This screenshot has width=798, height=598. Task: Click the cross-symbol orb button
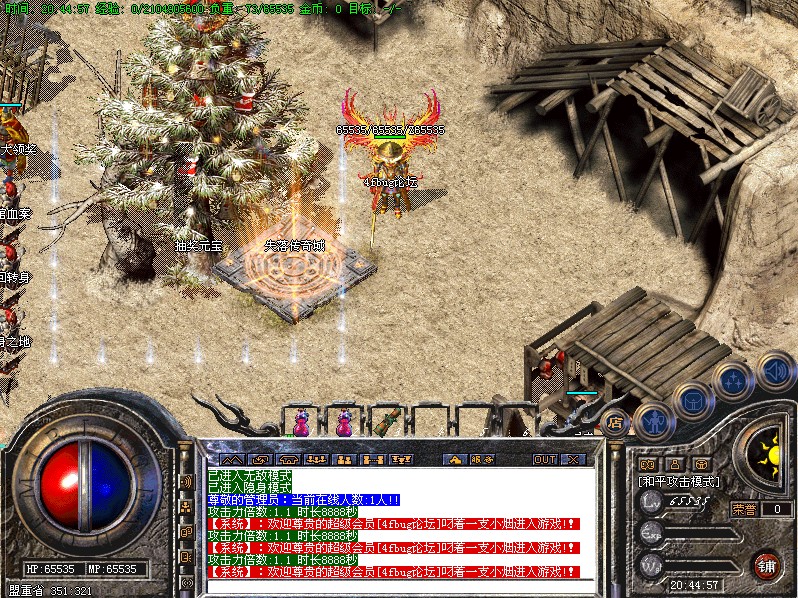tap(733, 381)
